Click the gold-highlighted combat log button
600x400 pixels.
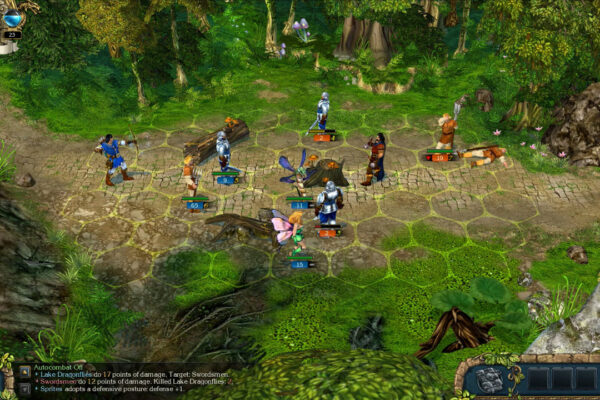click(23, 372)
